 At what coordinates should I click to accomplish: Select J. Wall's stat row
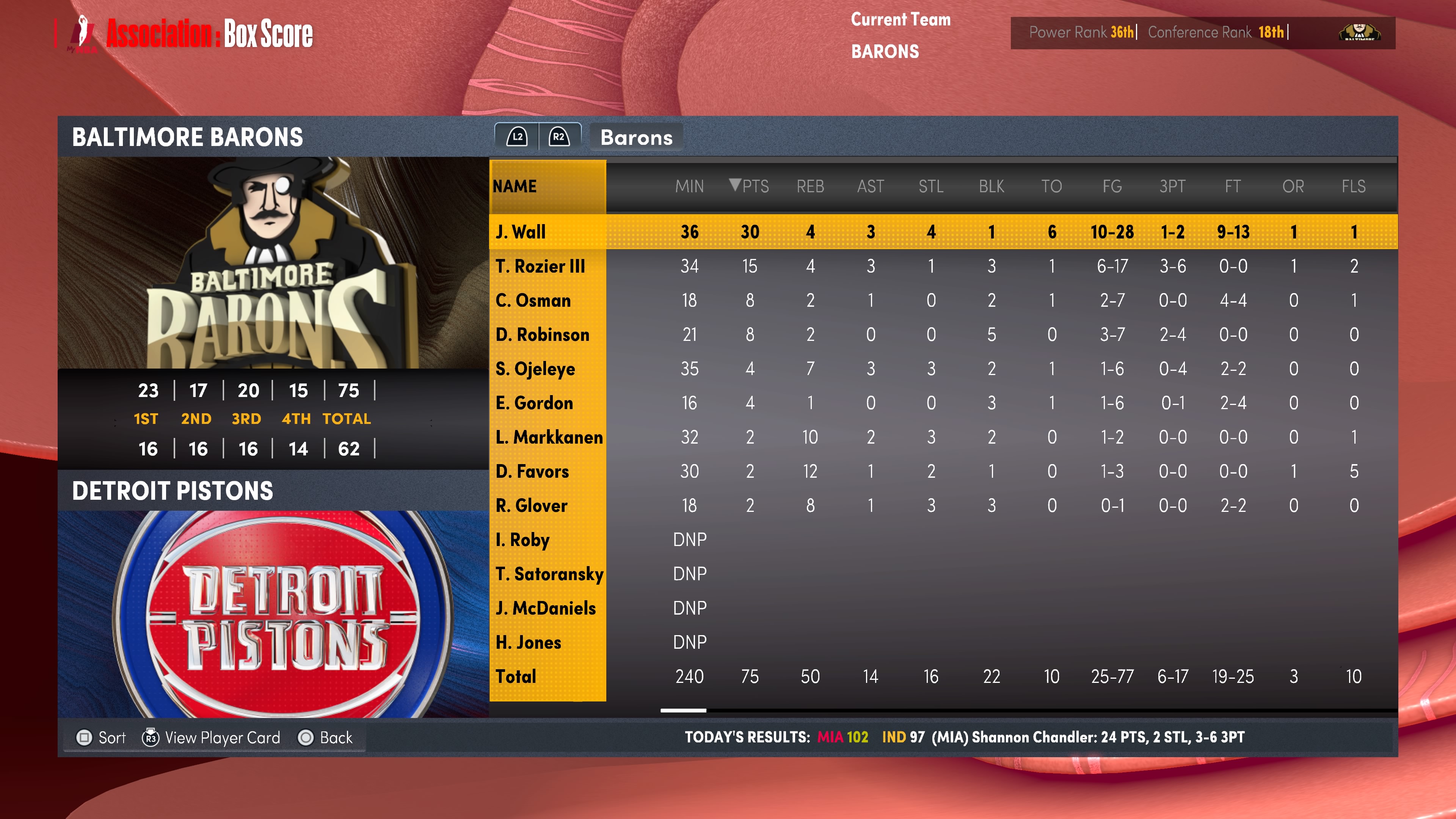pyautogui.click(x=521, y=232)
